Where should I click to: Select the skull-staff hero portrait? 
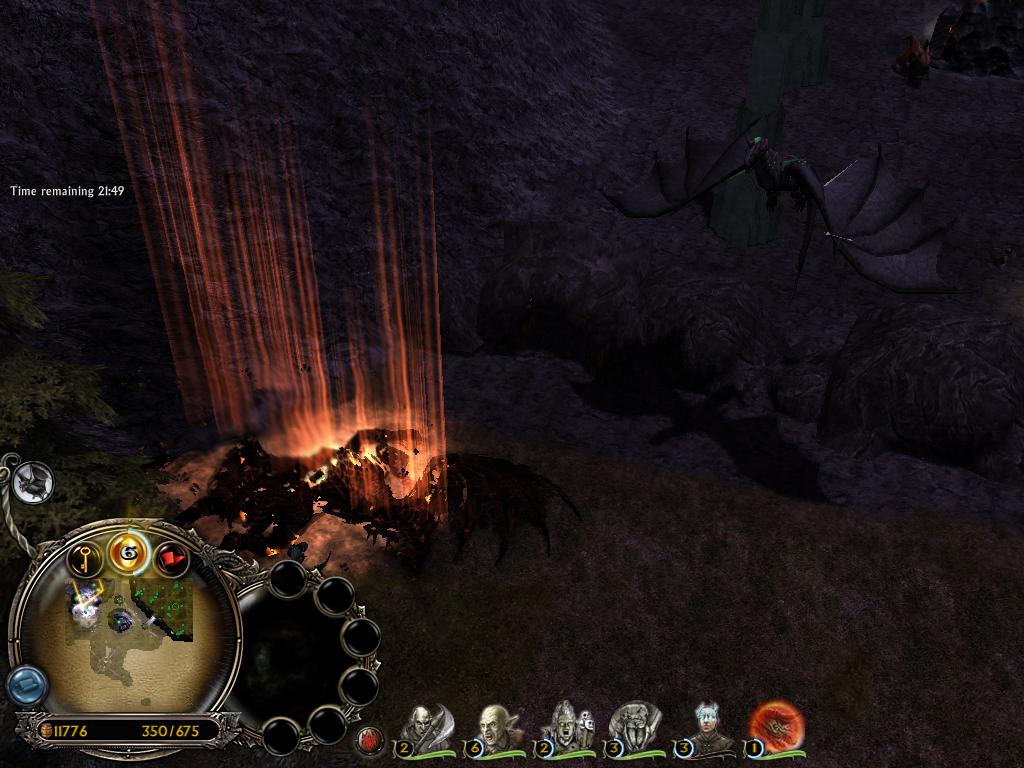[566, 727]
